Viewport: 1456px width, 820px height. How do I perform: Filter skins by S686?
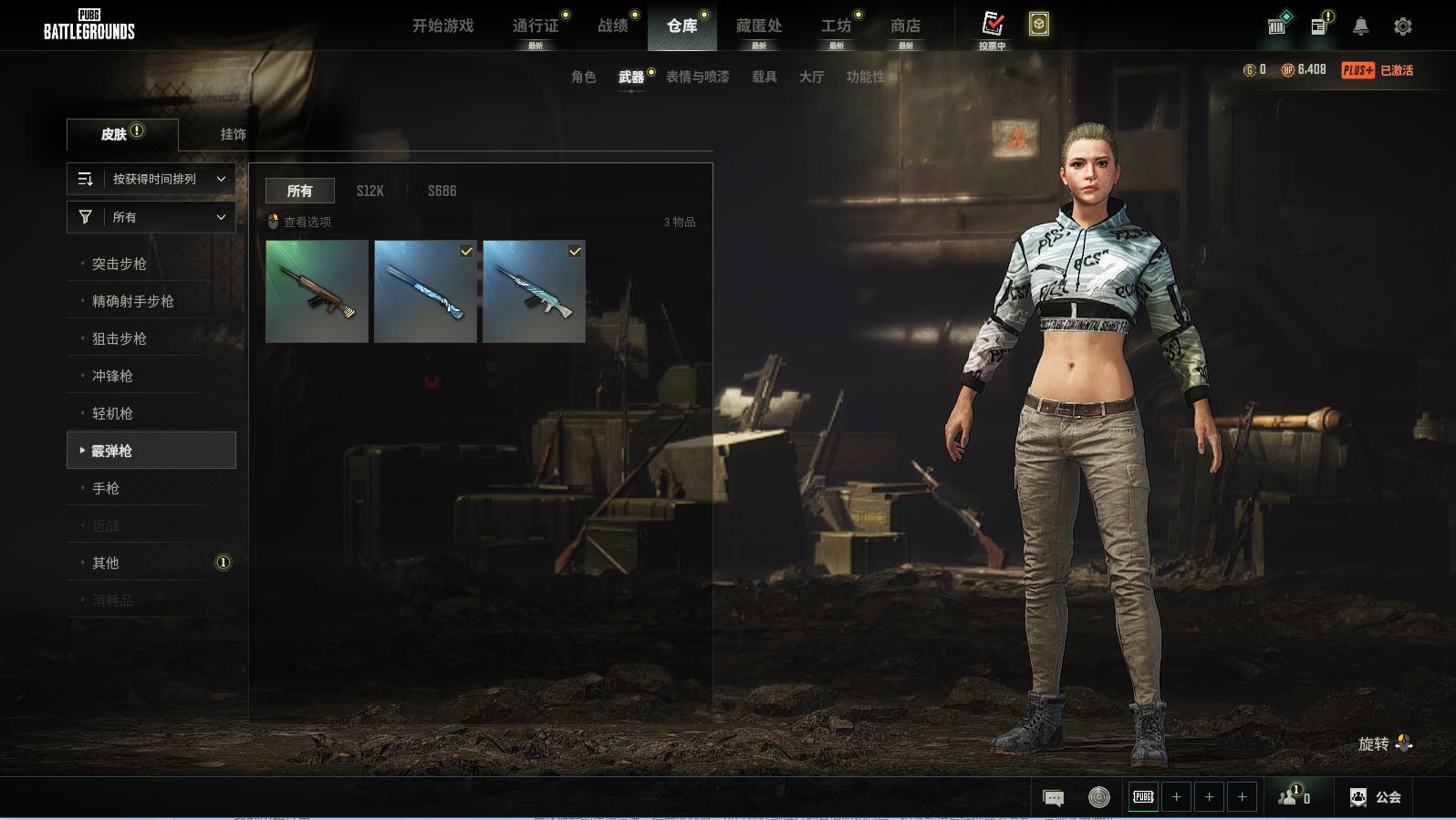click(442, 191)
